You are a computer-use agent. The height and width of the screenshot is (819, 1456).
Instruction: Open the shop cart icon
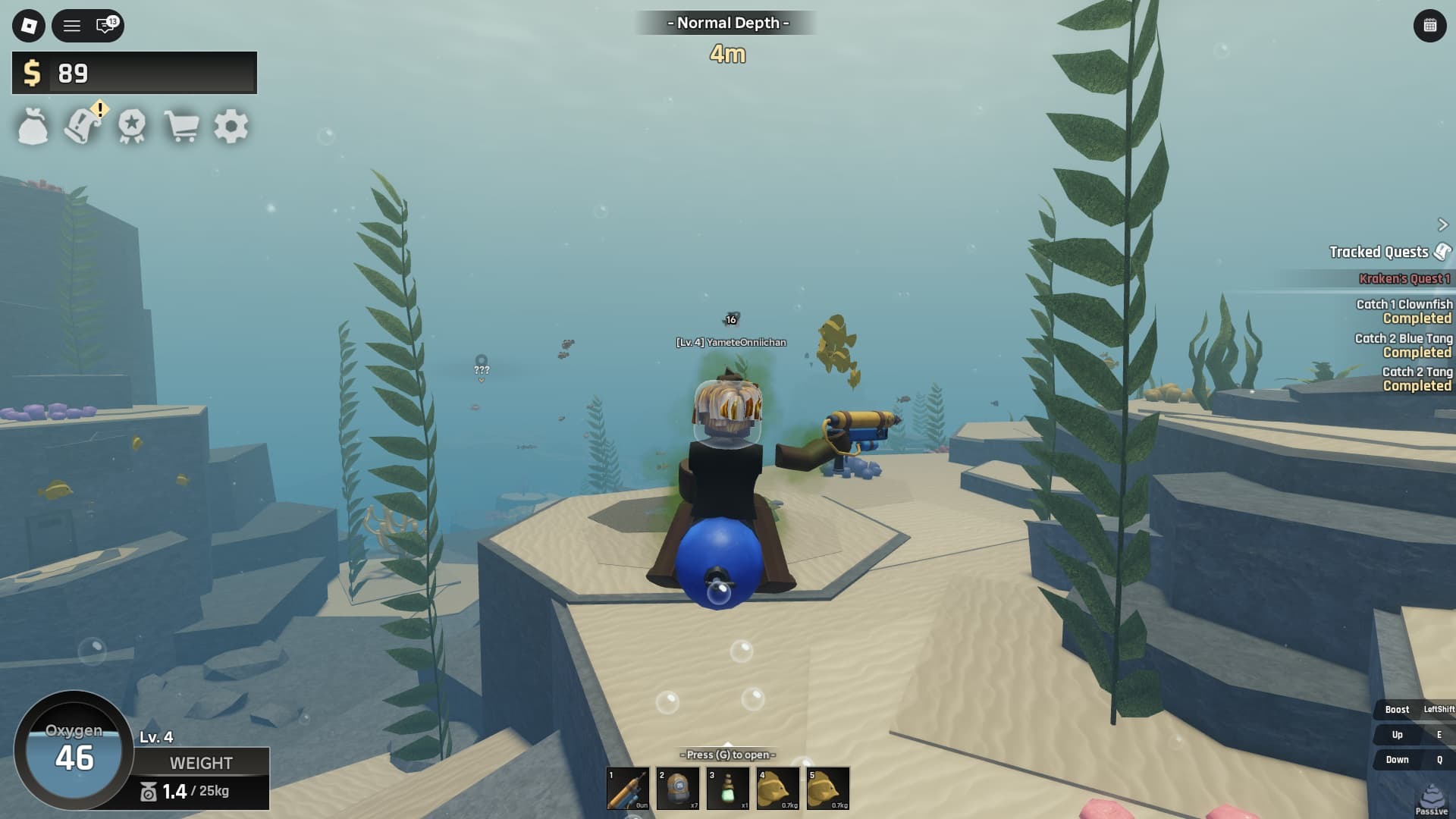click(x=182, y=127)
